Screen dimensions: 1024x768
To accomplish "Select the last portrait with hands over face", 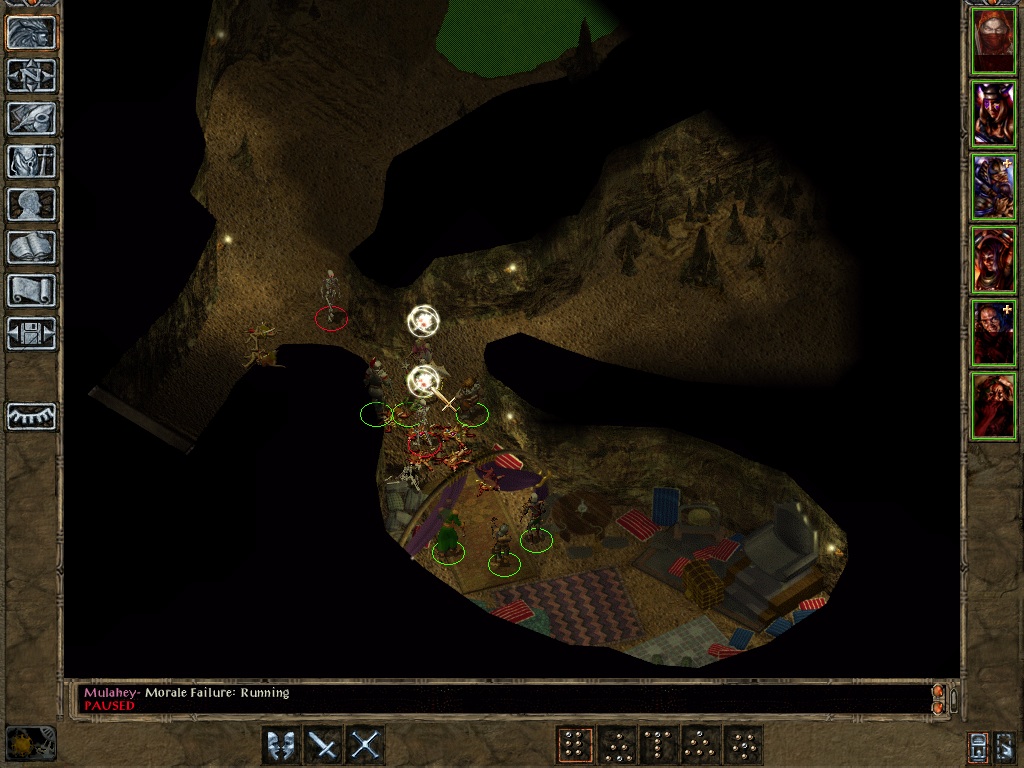I will point(994,404).
